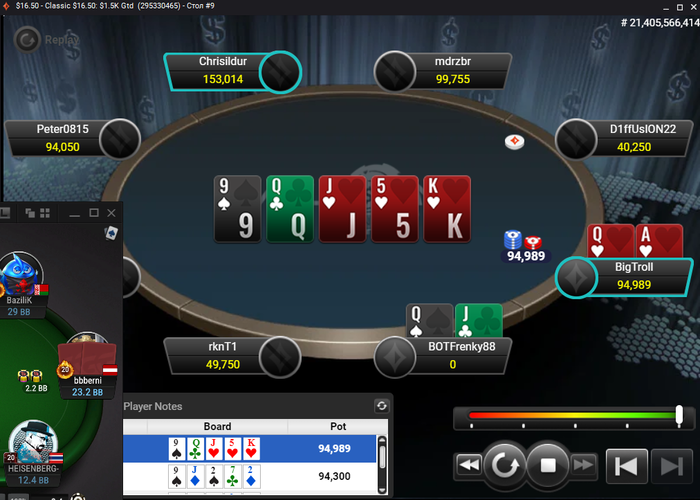Refresh the Player Notes panel

click(x=381, y=406)
